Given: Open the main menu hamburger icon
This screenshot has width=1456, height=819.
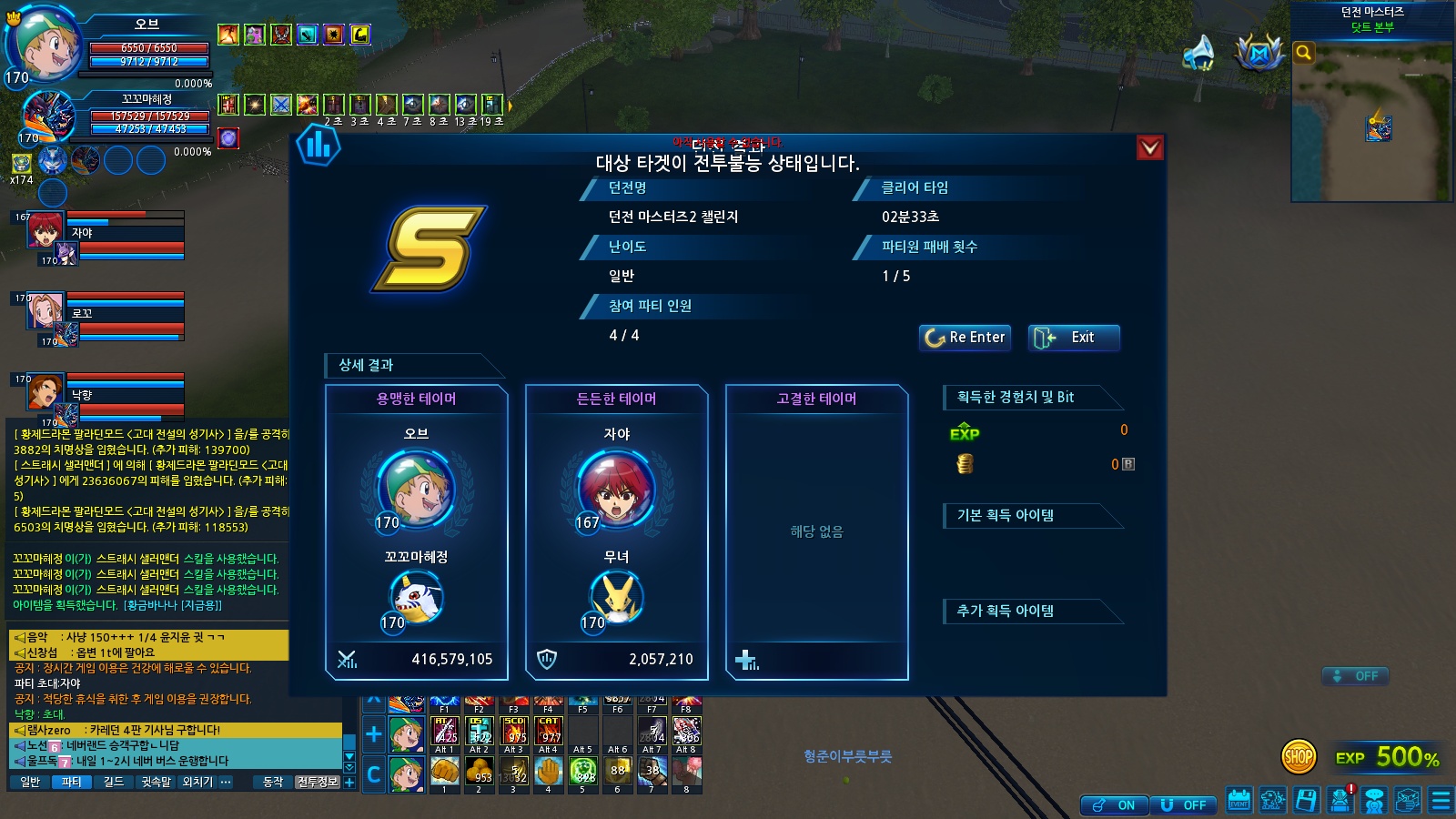Looking at the screenshot, I should click(x=1441, y=801).
